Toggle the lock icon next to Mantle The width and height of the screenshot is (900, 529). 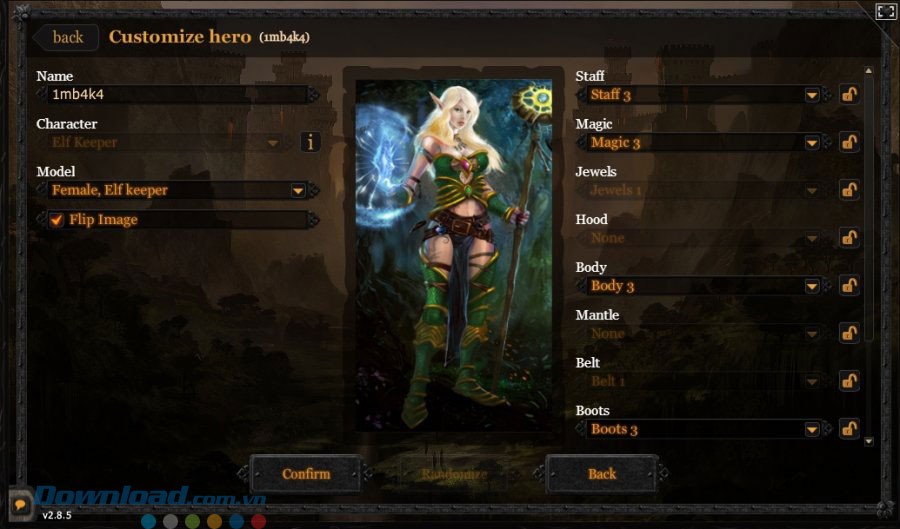[x=849, y=333]
